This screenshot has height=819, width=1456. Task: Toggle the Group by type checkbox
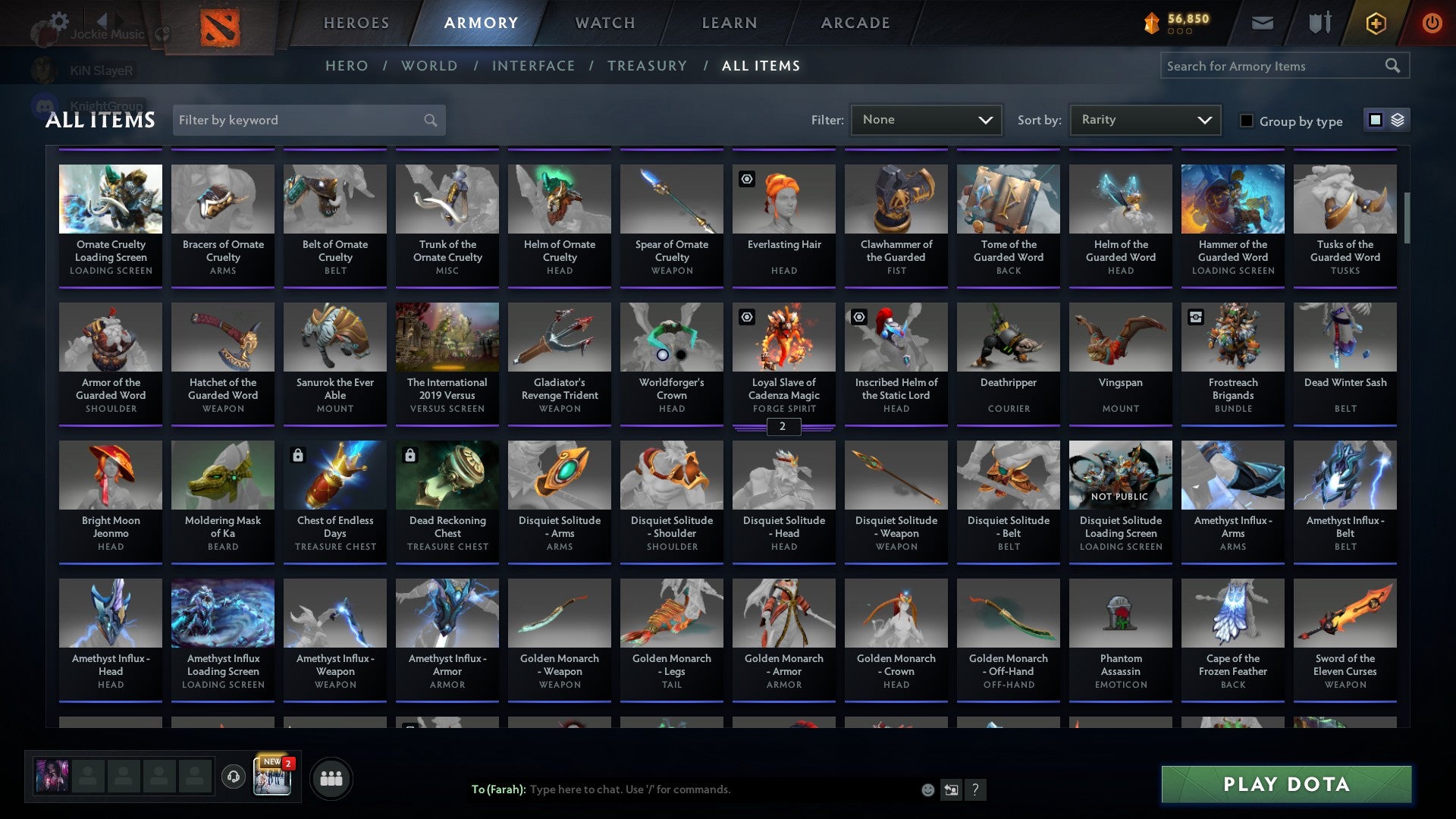(1246, 121)
